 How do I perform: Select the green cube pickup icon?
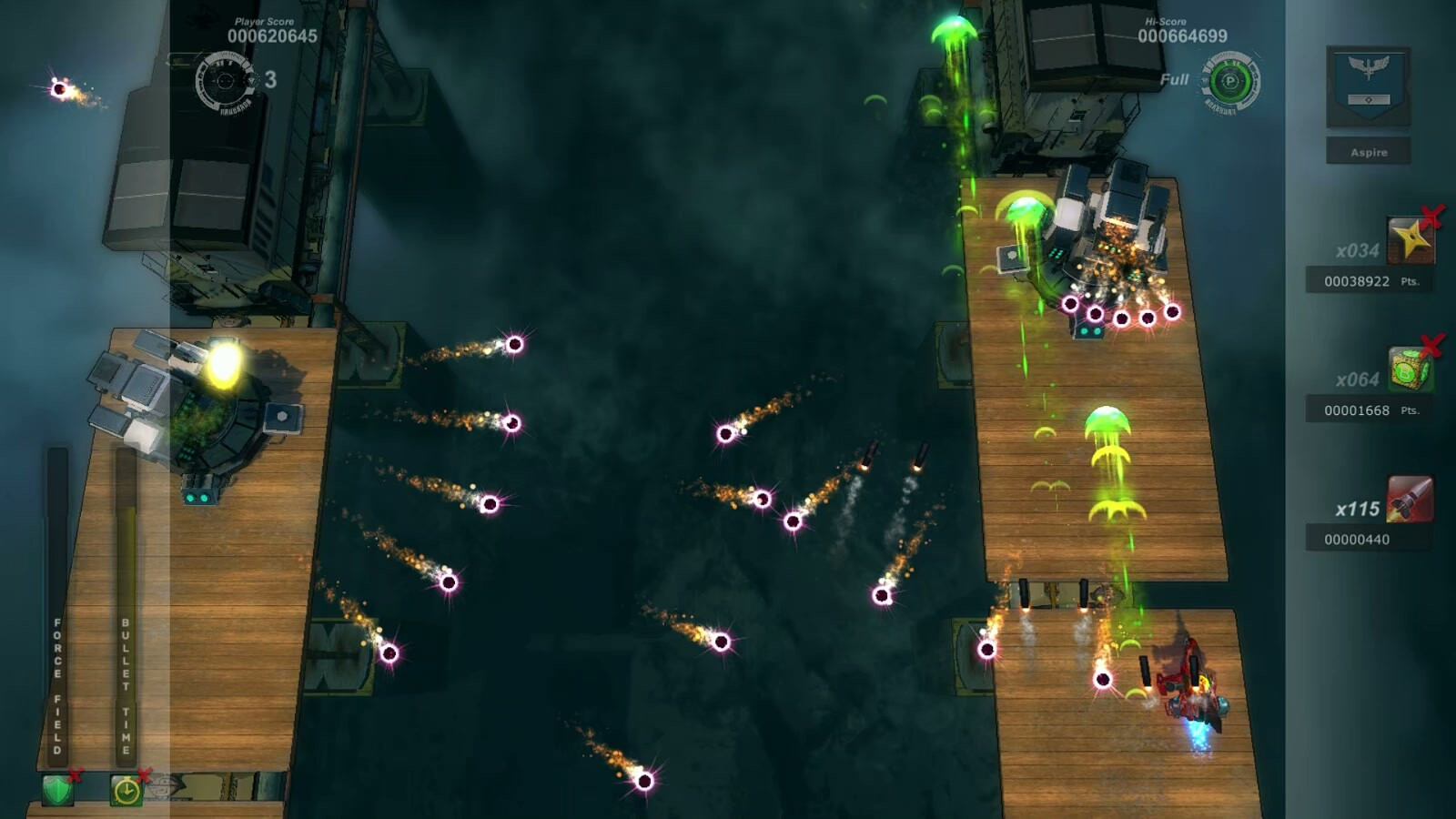click(1410, 370)
